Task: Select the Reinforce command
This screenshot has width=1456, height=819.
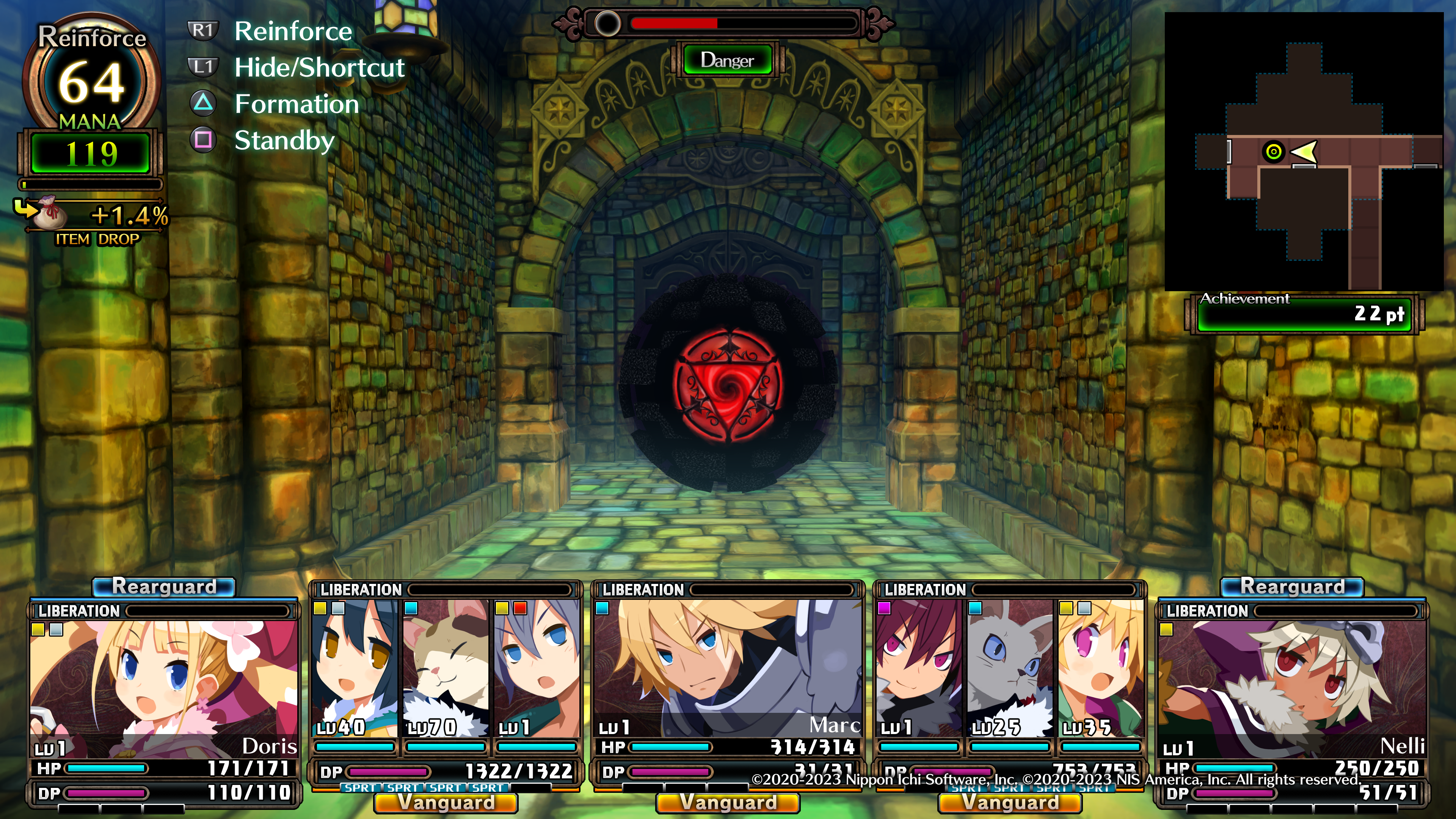Action: [293, 31]
